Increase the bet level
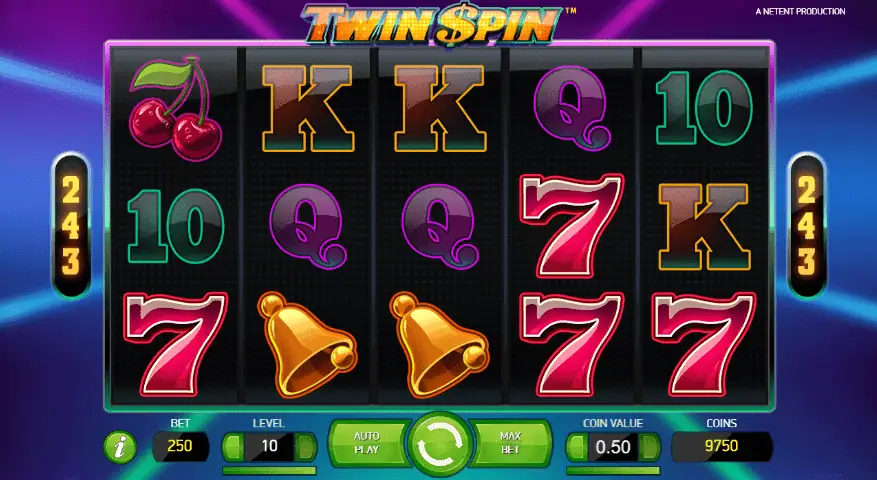 click(307, 446)
